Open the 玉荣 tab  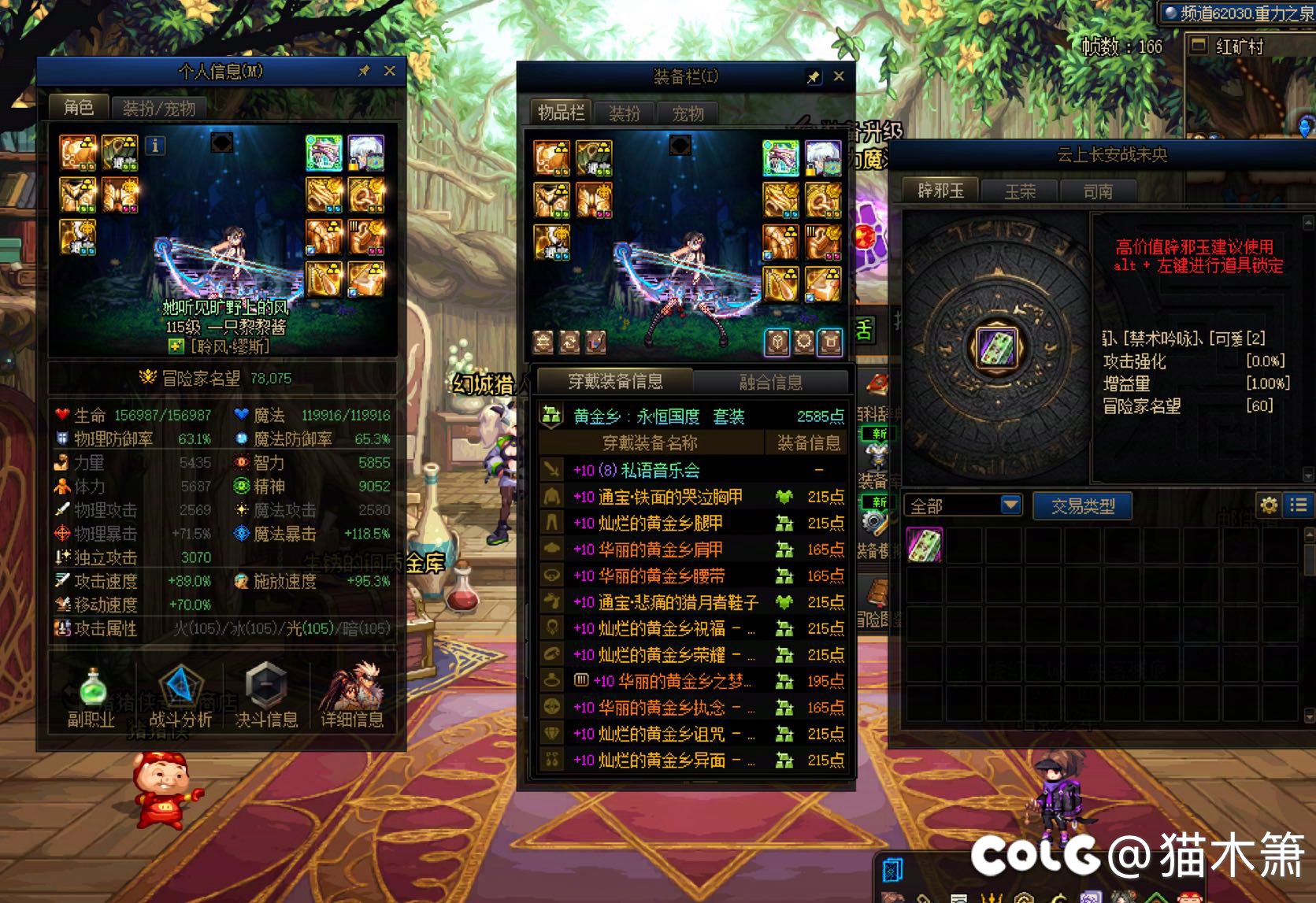(1020, 191)
